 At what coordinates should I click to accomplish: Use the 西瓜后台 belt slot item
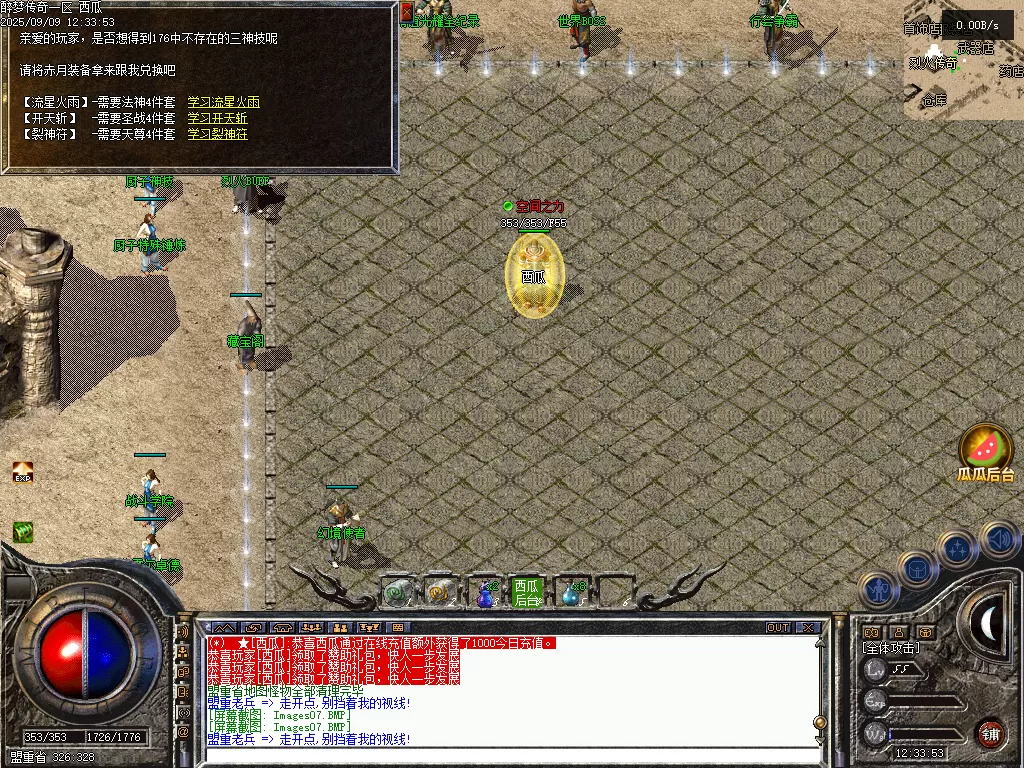[x=526, y=592]
